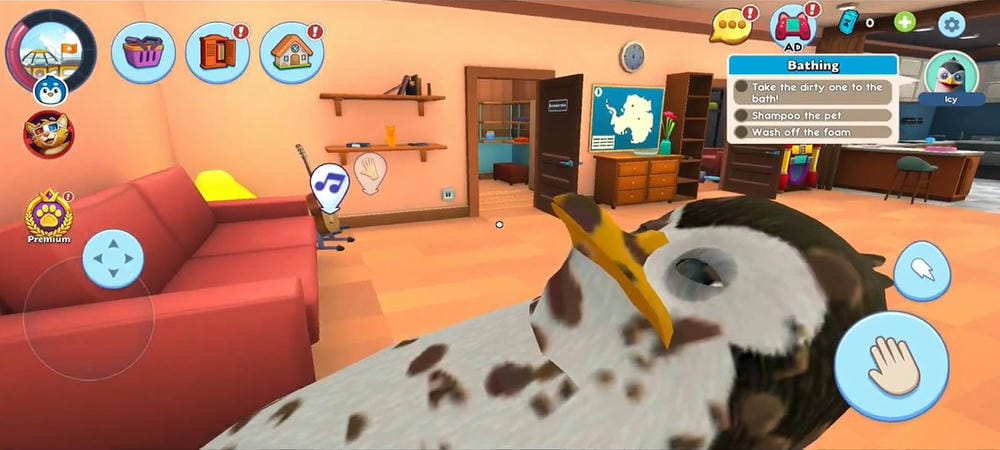The image size is (1000, 450).
Task: Open the shopping basket store
Action: tap(144, 52)
